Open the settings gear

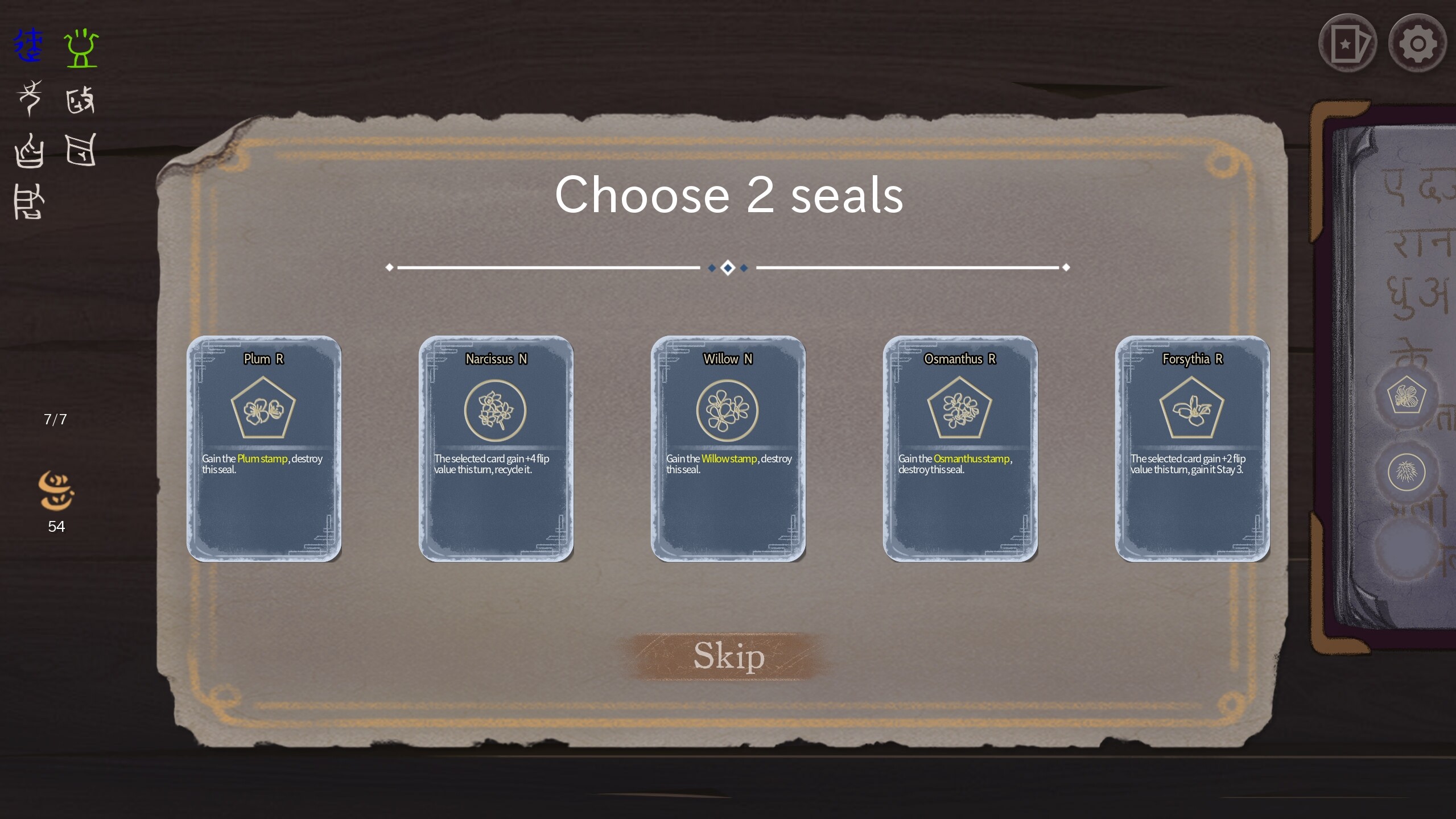click(x=1417, y=43)
